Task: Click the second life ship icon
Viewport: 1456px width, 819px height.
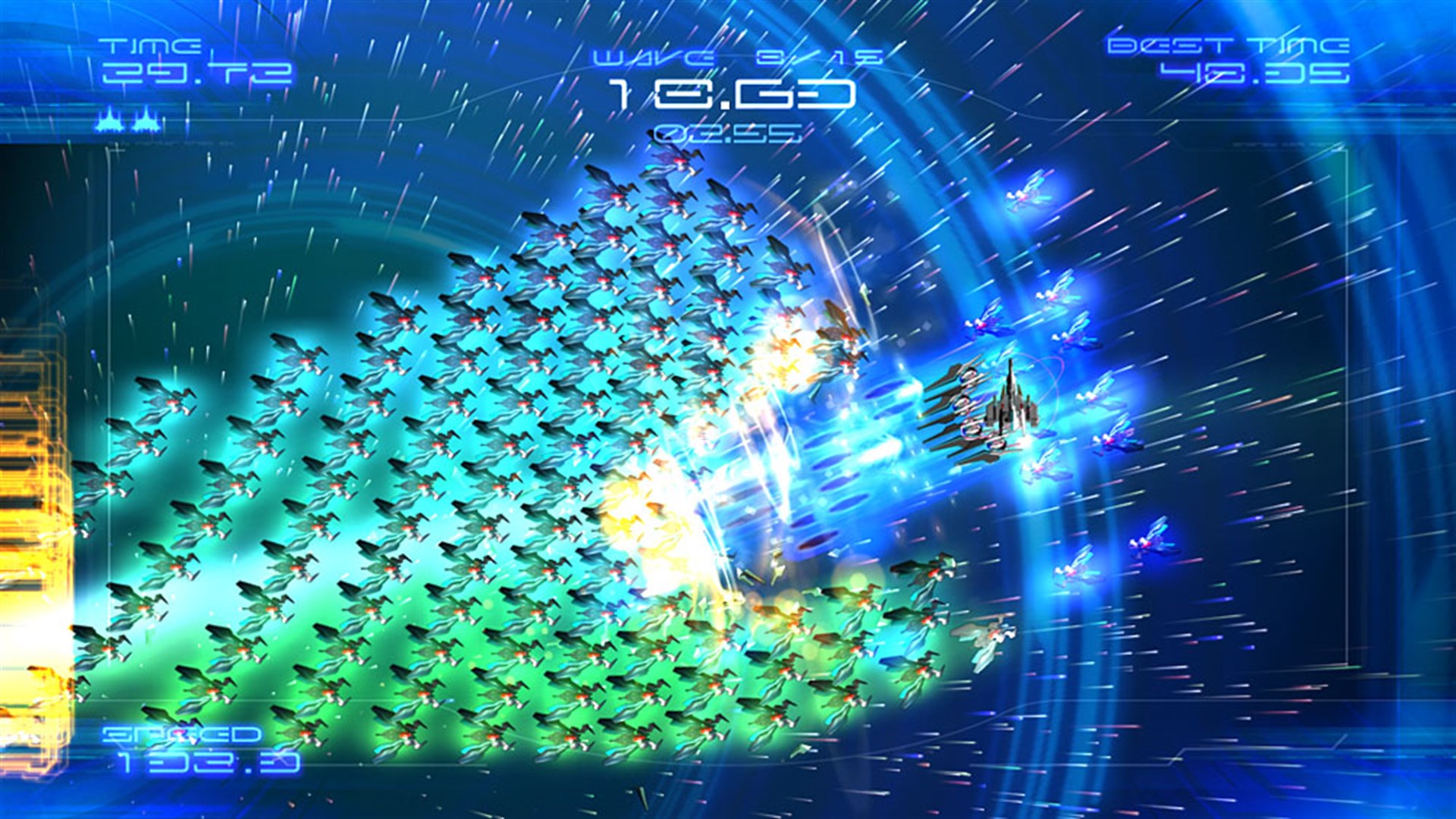Action: pos(146,120)
